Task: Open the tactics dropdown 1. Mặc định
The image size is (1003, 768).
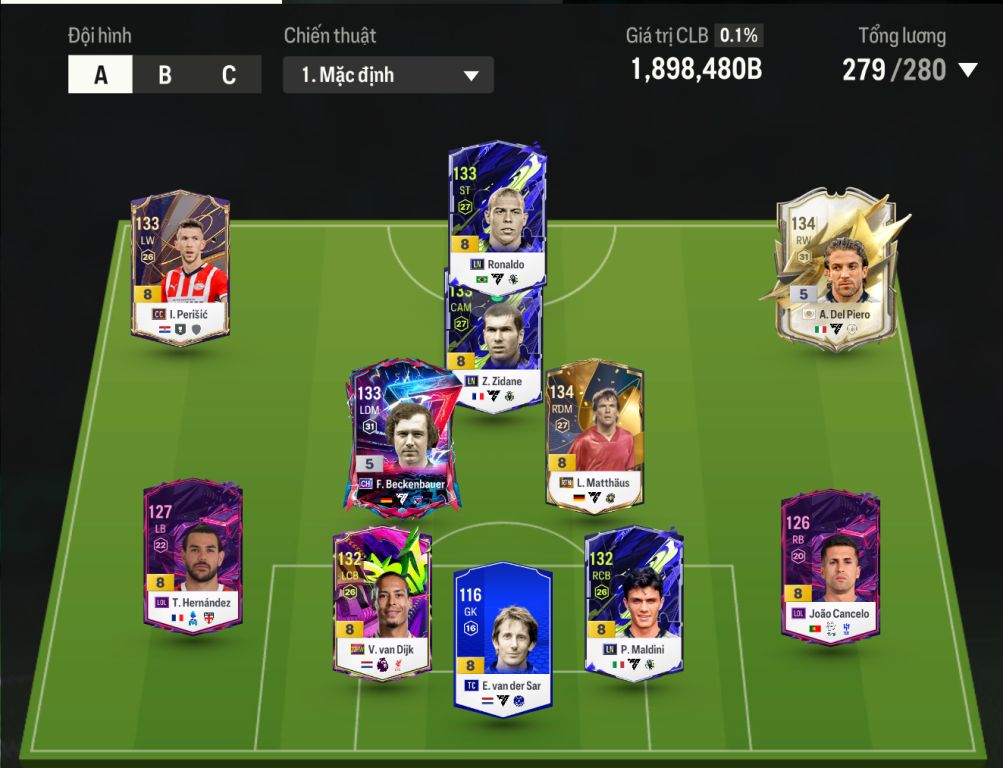Action: (x=388, y=75)
